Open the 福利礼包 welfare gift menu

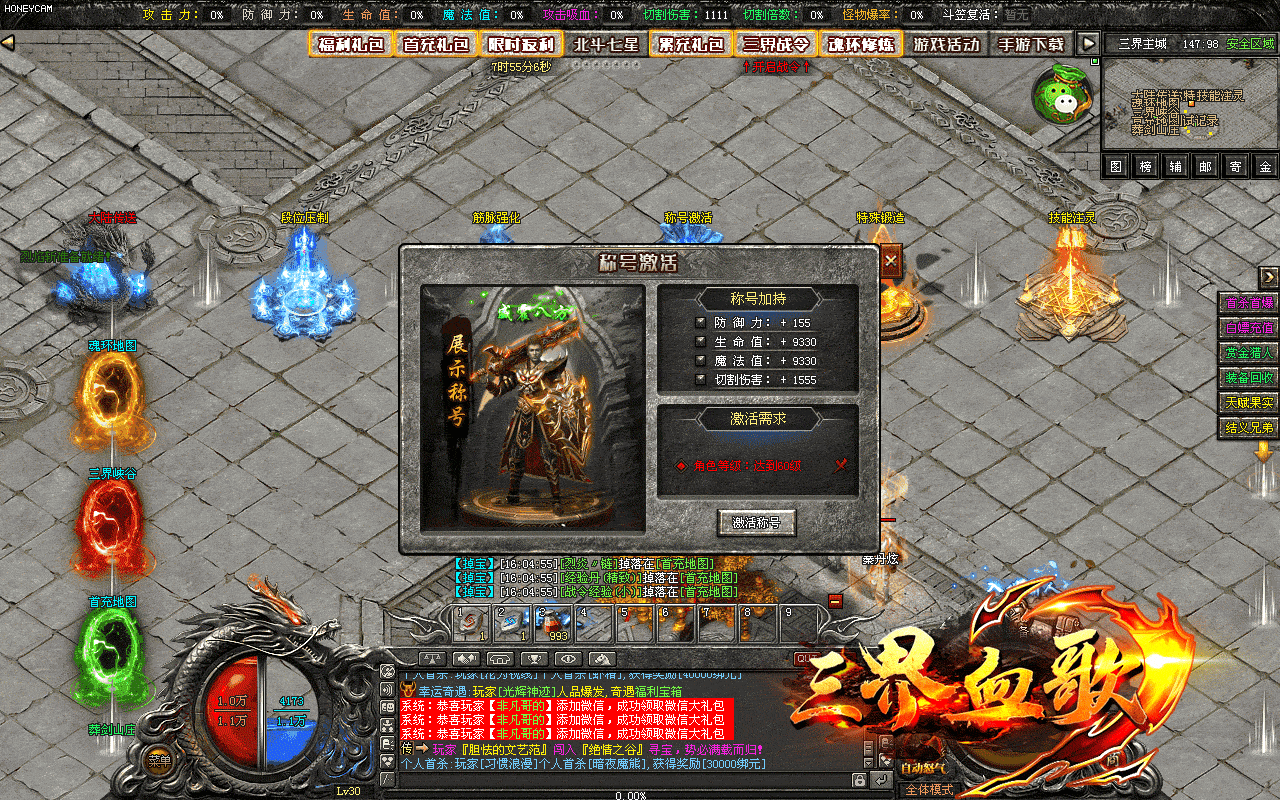coord(350,44)
